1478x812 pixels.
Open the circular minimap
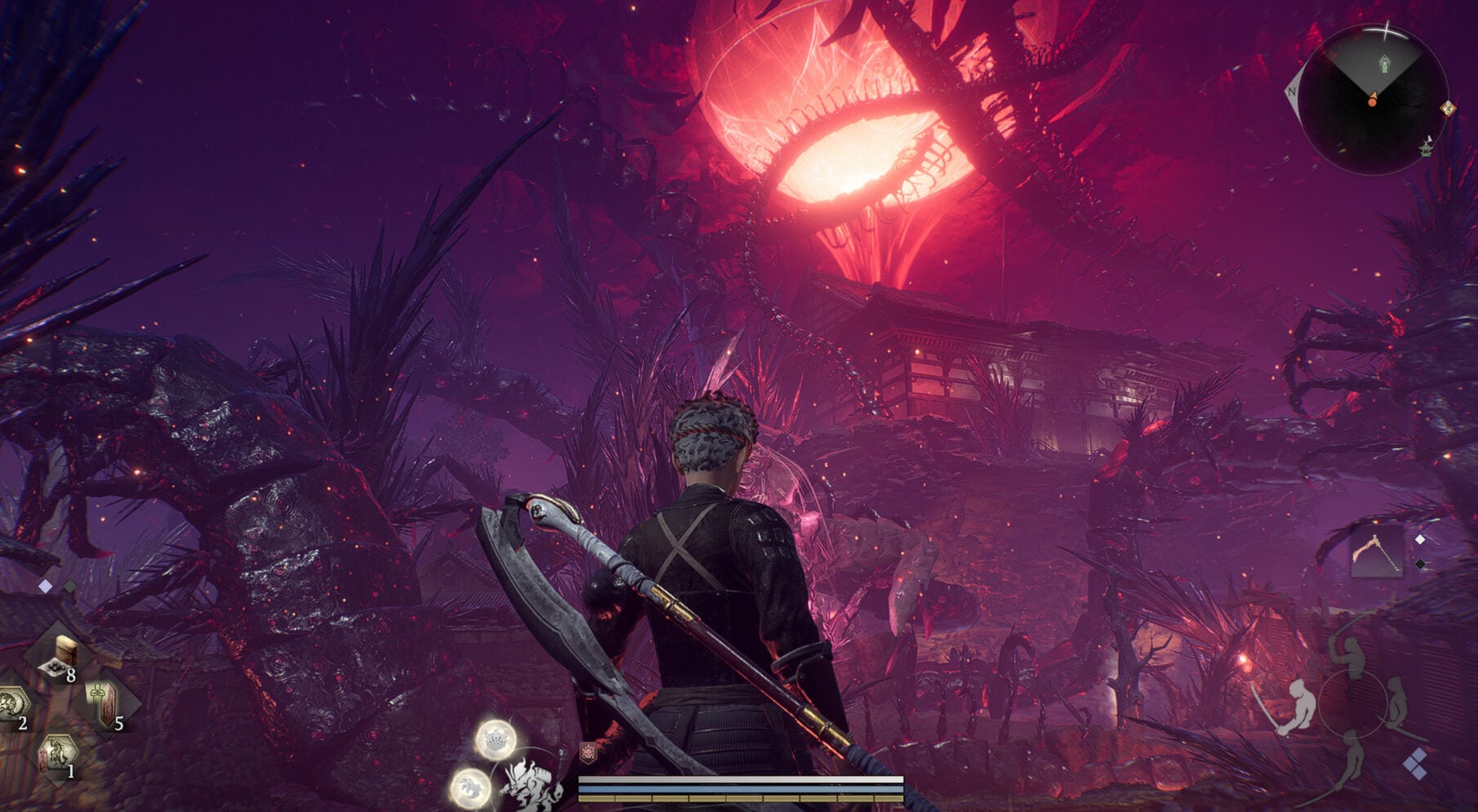(1374, 100)
